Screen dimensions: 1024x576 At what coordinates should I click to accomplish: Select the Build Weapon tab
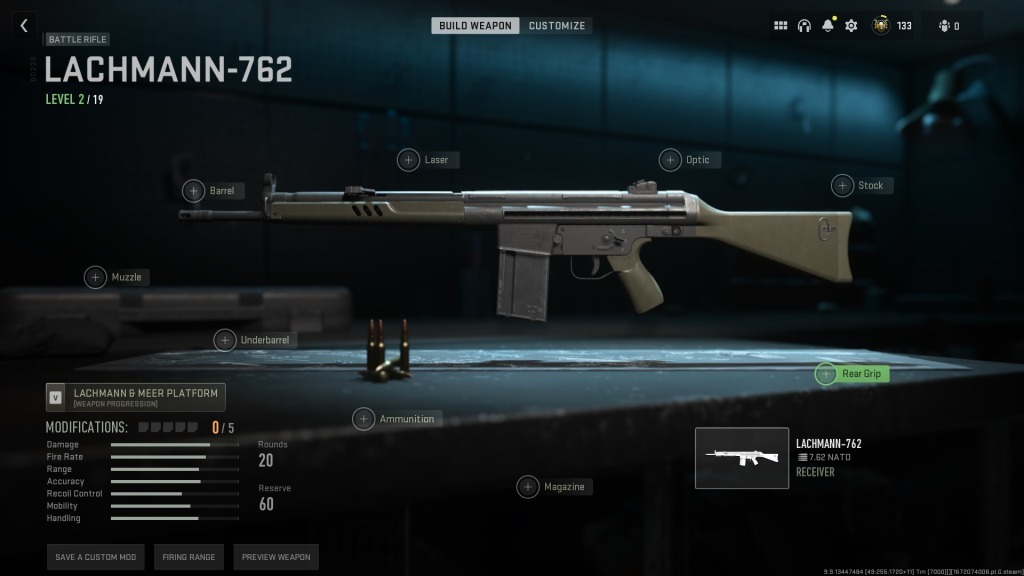coord(475,25)
